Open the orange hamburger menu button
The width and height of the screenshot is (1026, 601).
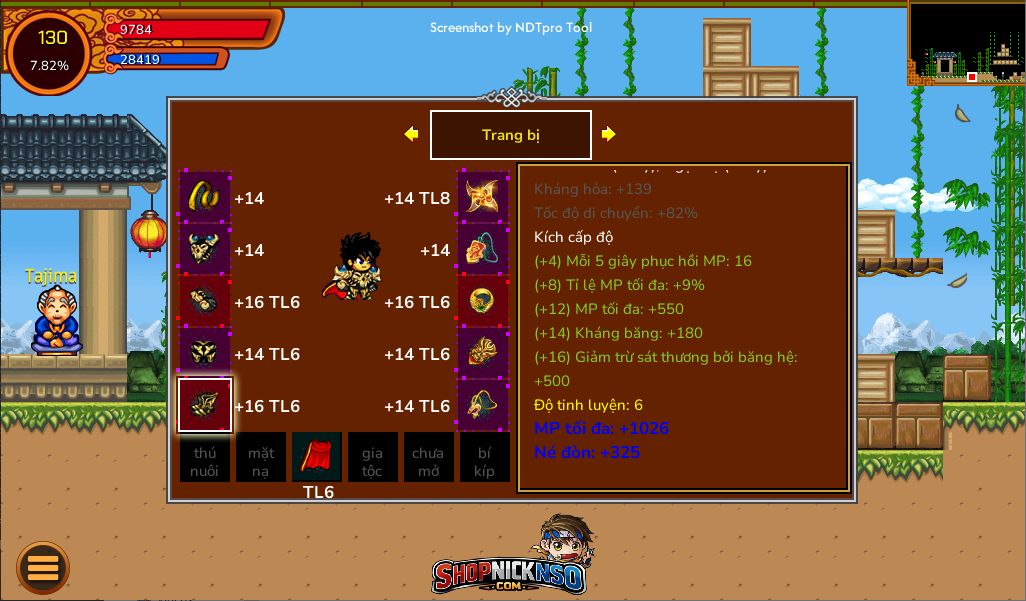tap(43, 568)
